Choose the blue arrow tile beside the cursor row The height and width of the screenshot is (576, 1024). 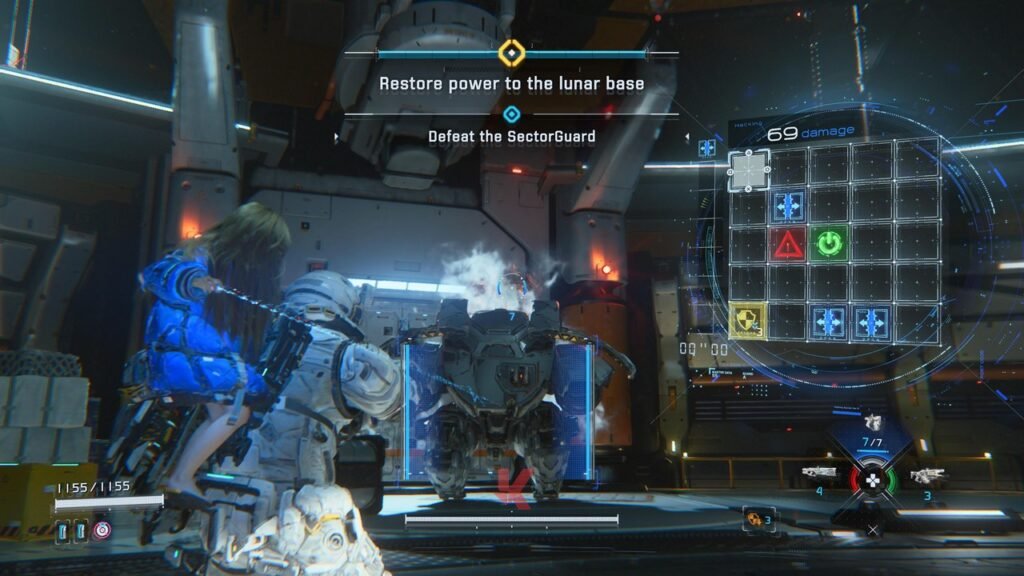[x=788, y=207]
